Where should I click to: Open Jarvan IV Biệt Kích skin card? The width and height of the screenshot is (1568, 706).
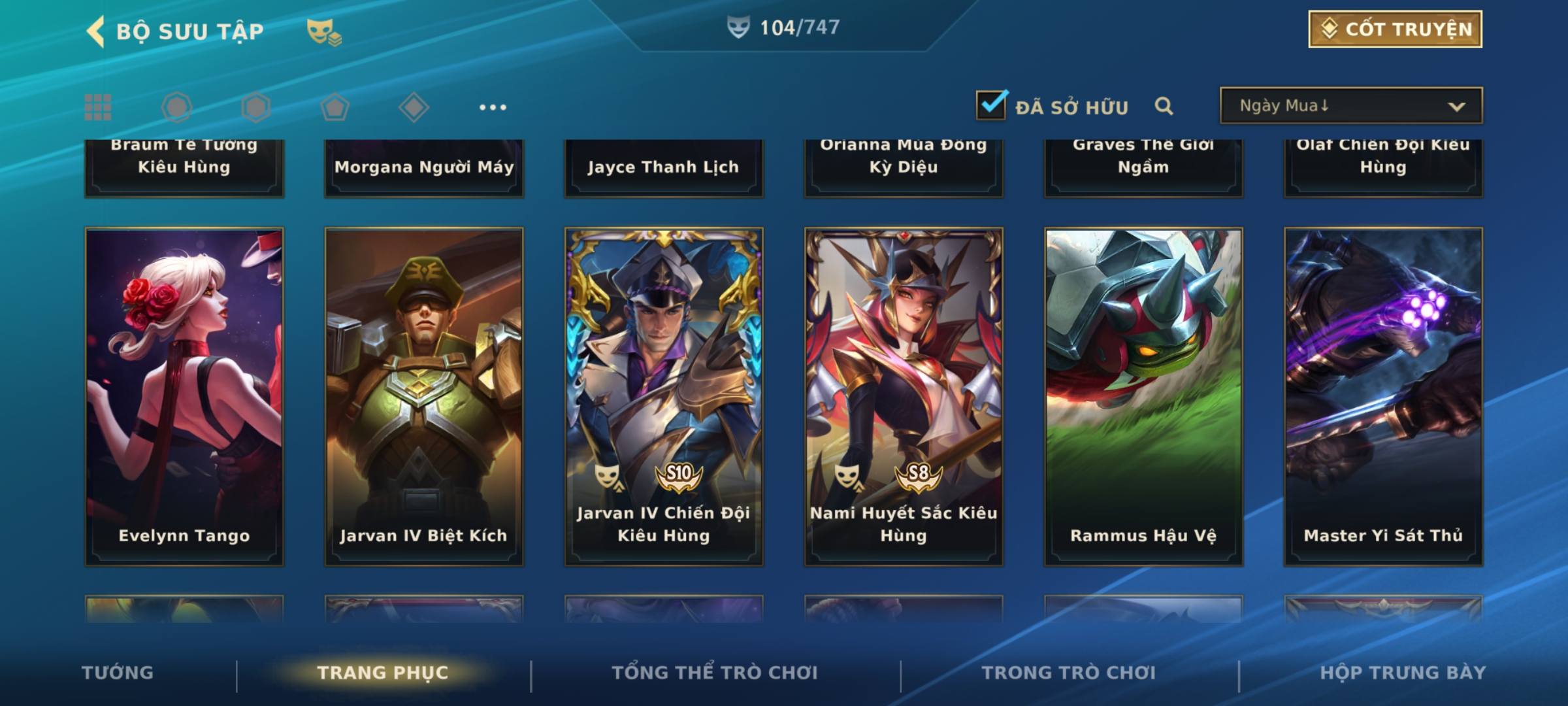424,396
